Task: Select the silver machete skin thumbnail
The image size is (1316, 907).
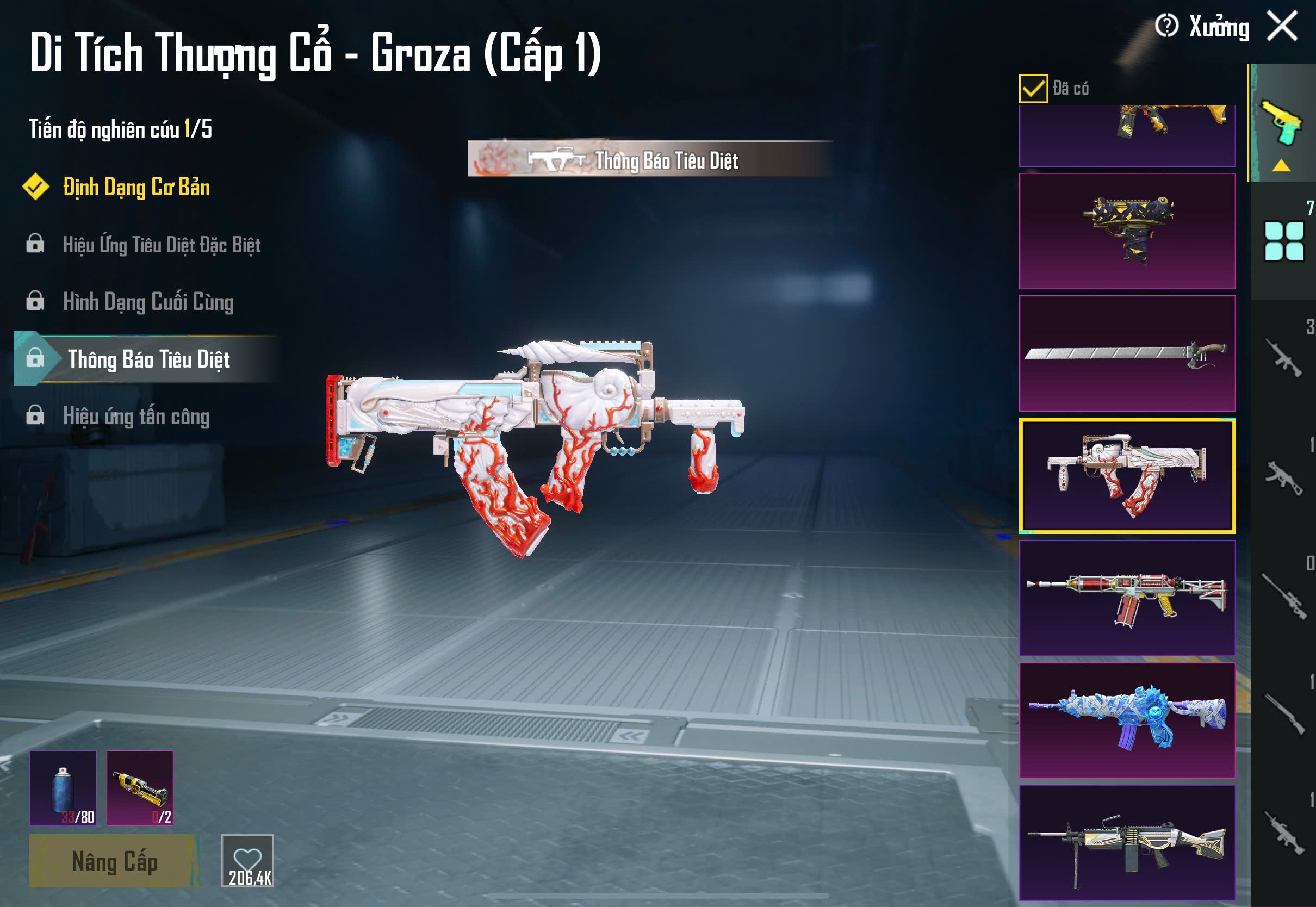Action: click(x=1127, y=353)
